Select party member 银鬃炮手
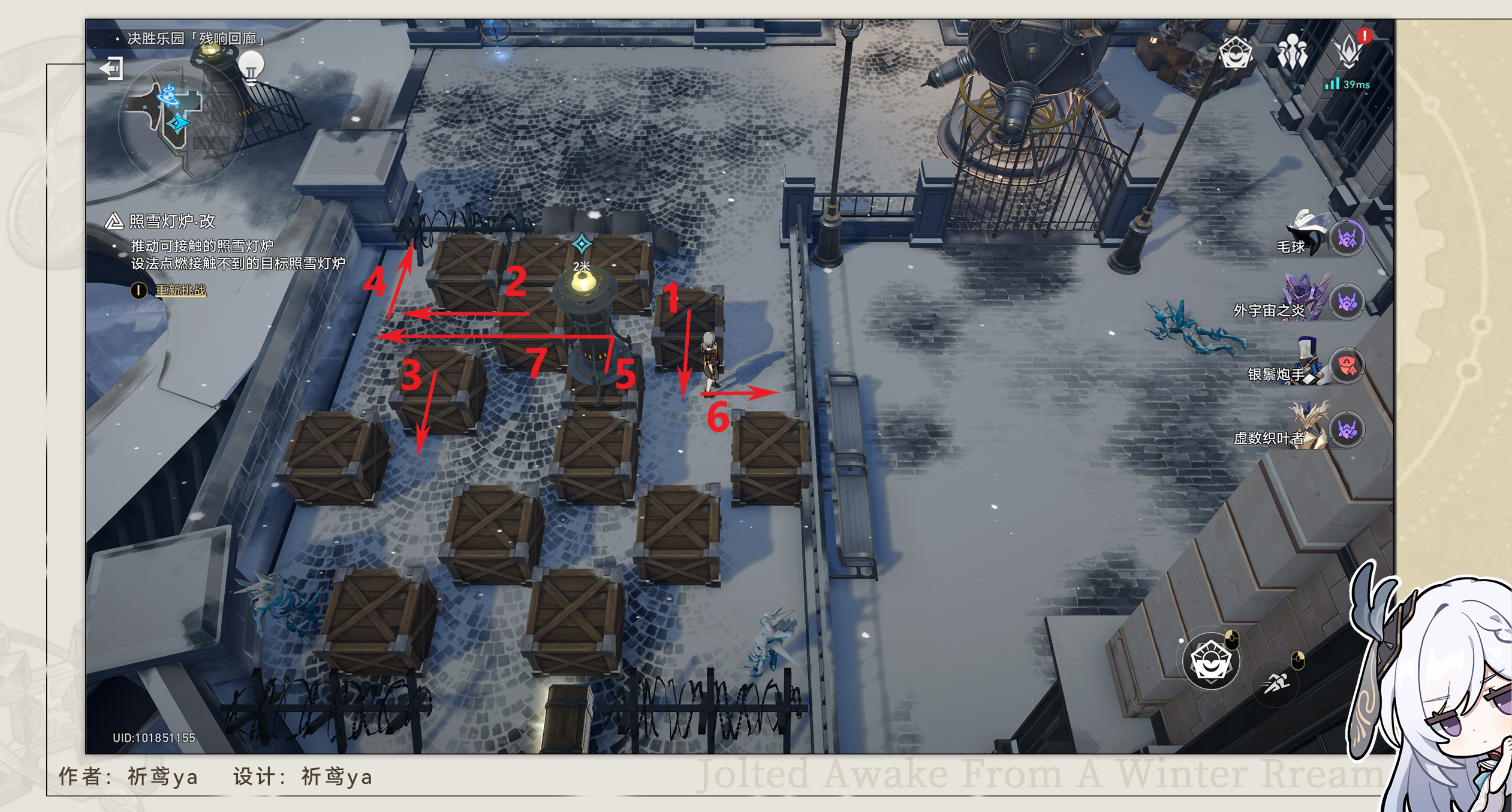The image size is (1512, 812). pyautogui.click(x=1346, y=366)
